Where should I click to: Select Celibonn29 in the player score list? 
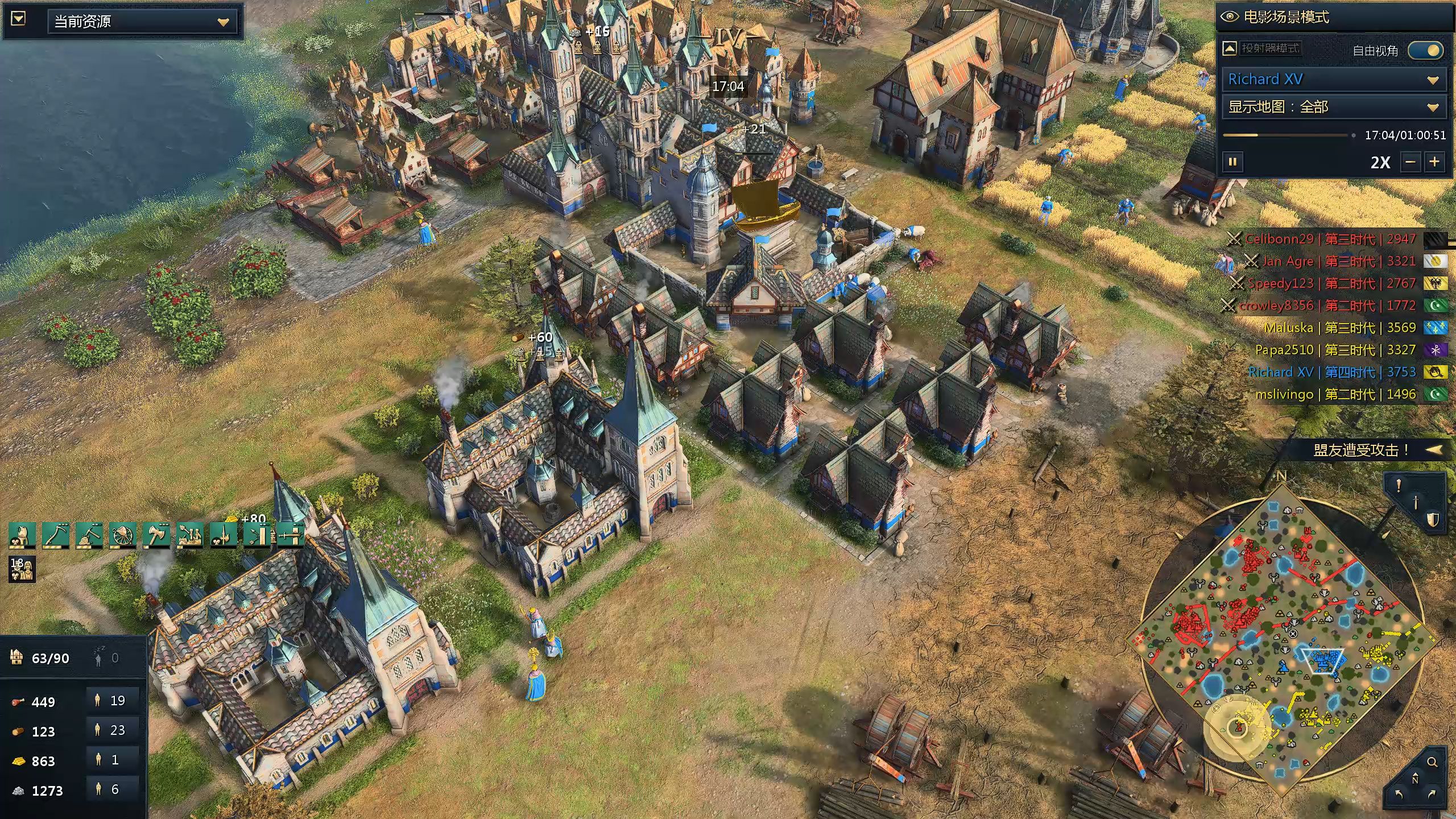(1331, 239)
